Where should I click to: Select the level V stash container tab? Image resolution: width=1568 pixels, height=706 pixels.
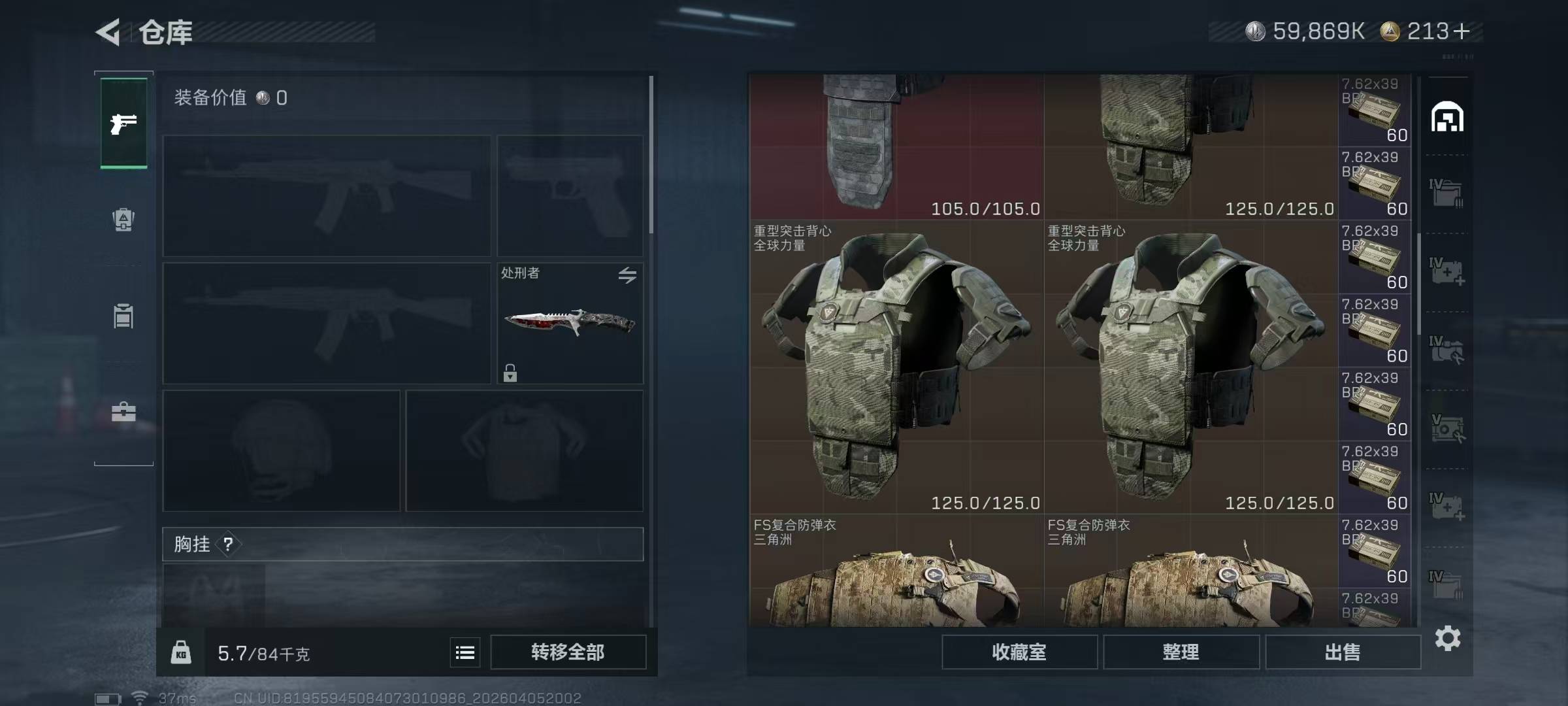pyautogui.click(x=1447, y=429)
